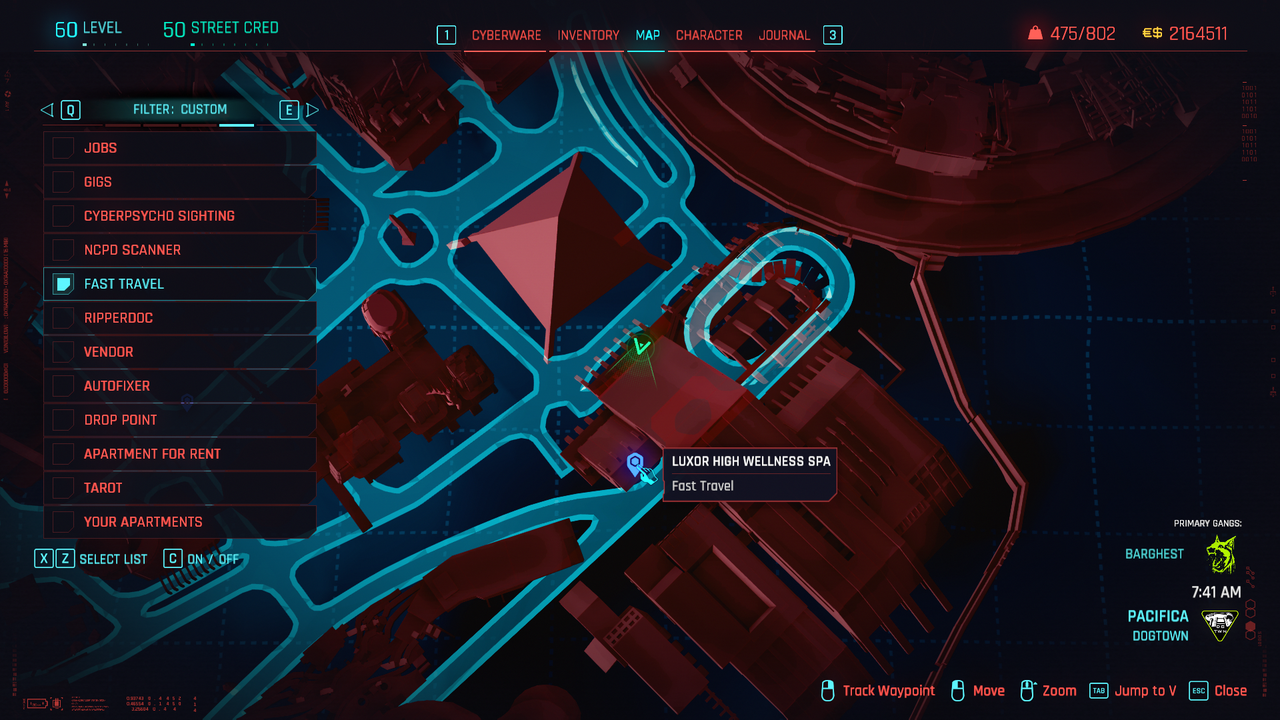1280x720 pixels.
Task: Enable the Ripperdoc filter
Action: (64, 318)
